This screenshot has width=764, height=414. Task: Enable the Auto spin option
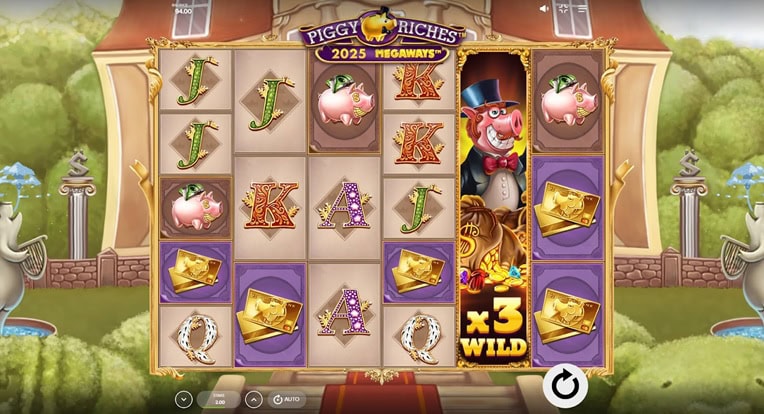coord(285,399)
